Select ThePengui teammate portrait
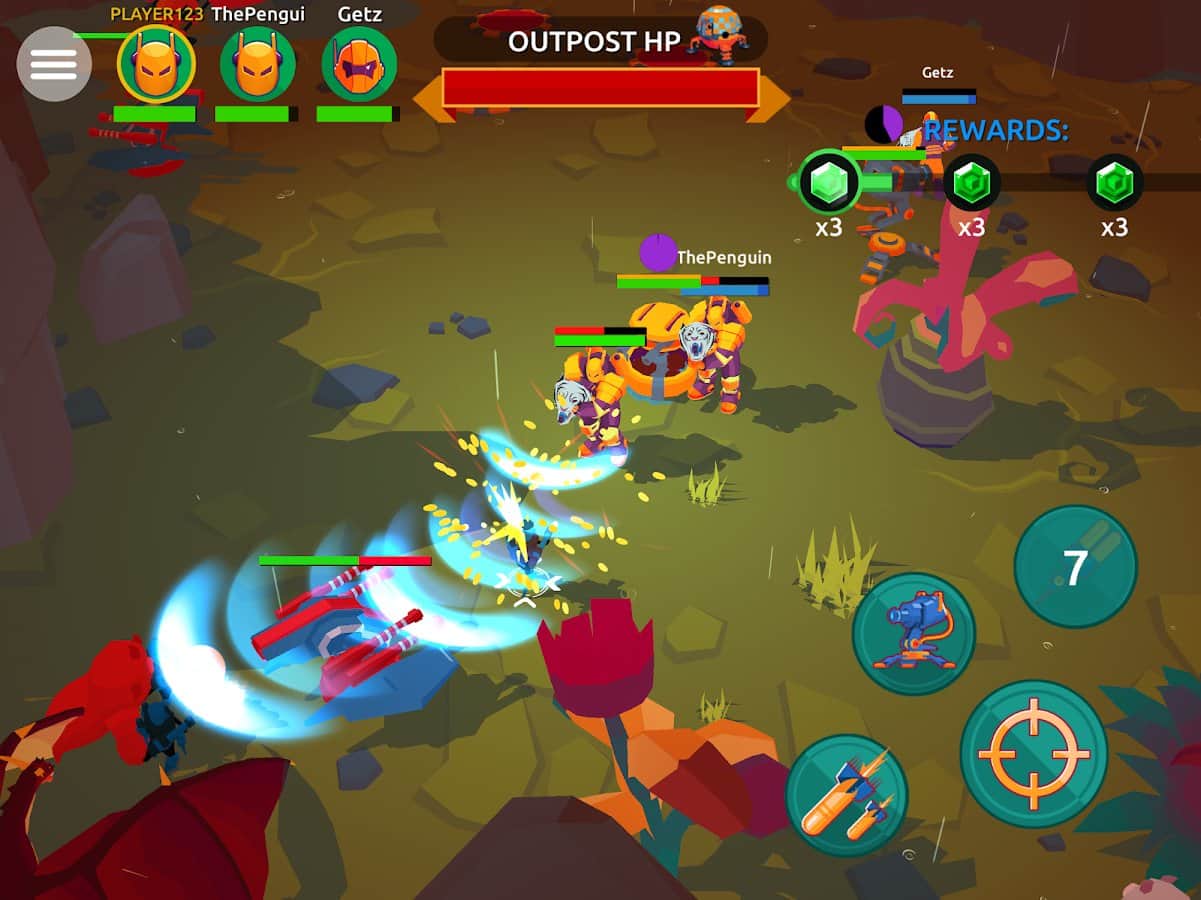 (258, 65)
